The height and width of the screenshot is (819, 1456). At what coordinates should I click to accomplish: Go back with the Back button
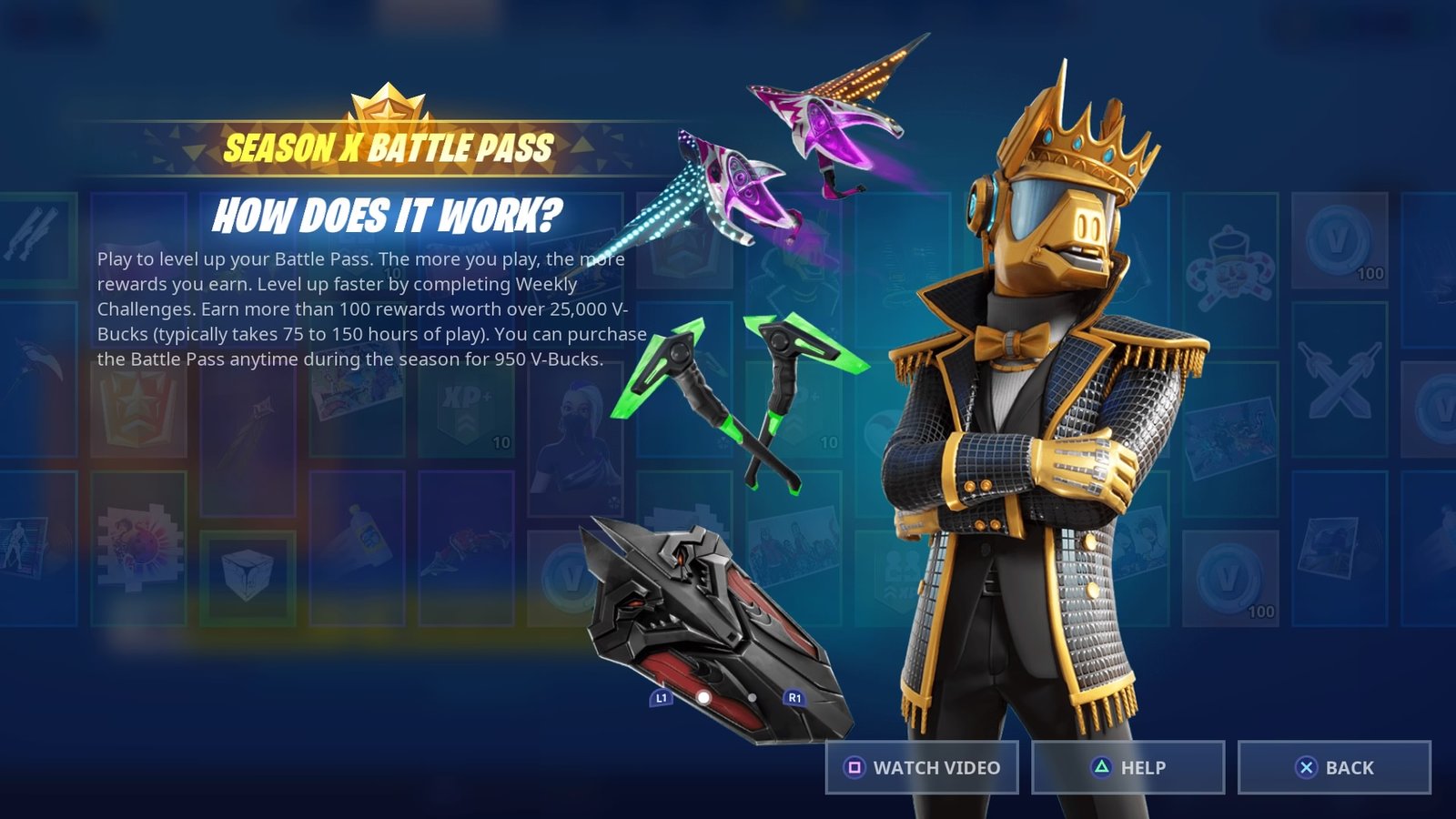tap(1333, 767)
